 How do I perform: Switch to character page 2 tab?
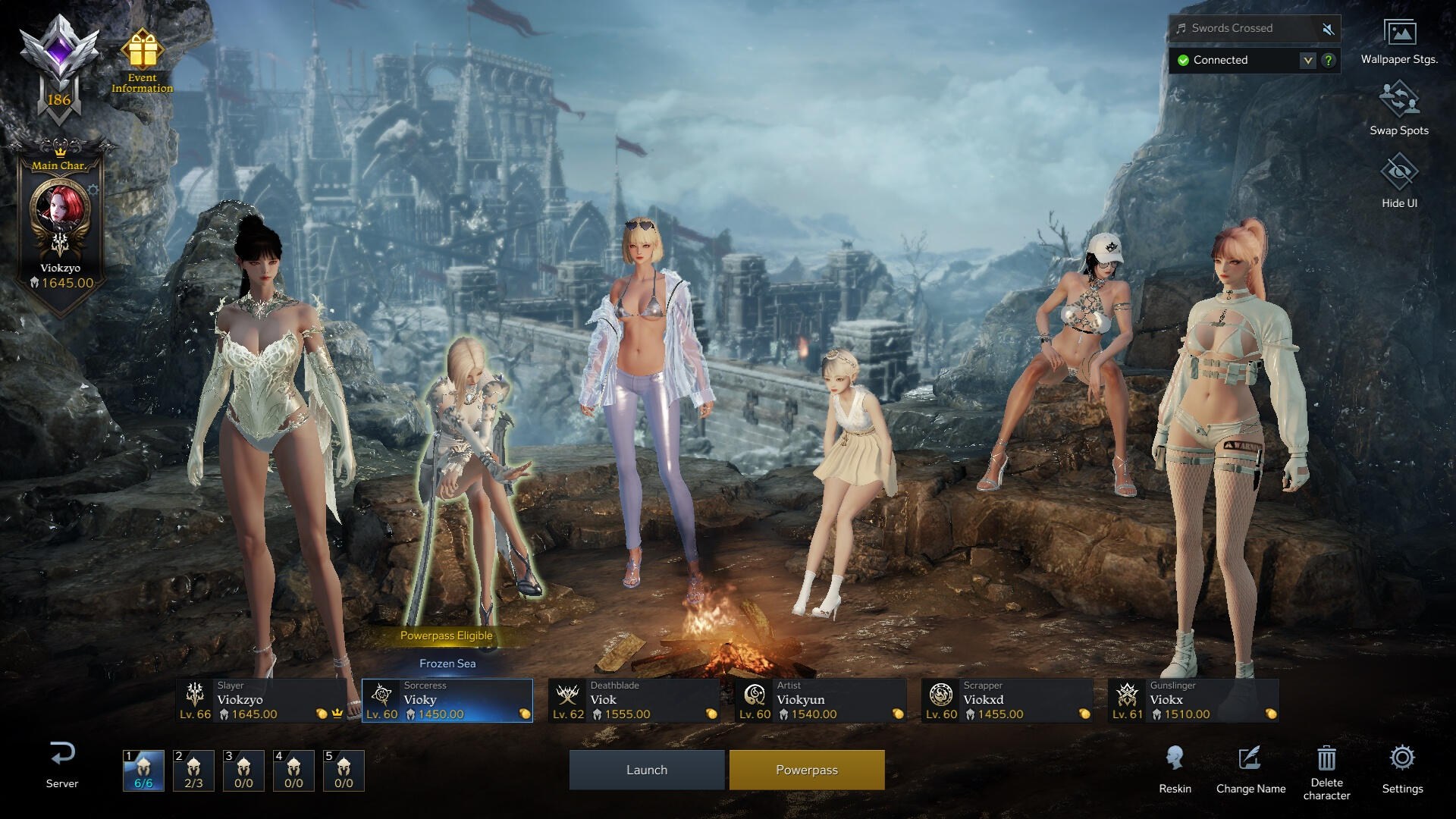click(193, 770)
